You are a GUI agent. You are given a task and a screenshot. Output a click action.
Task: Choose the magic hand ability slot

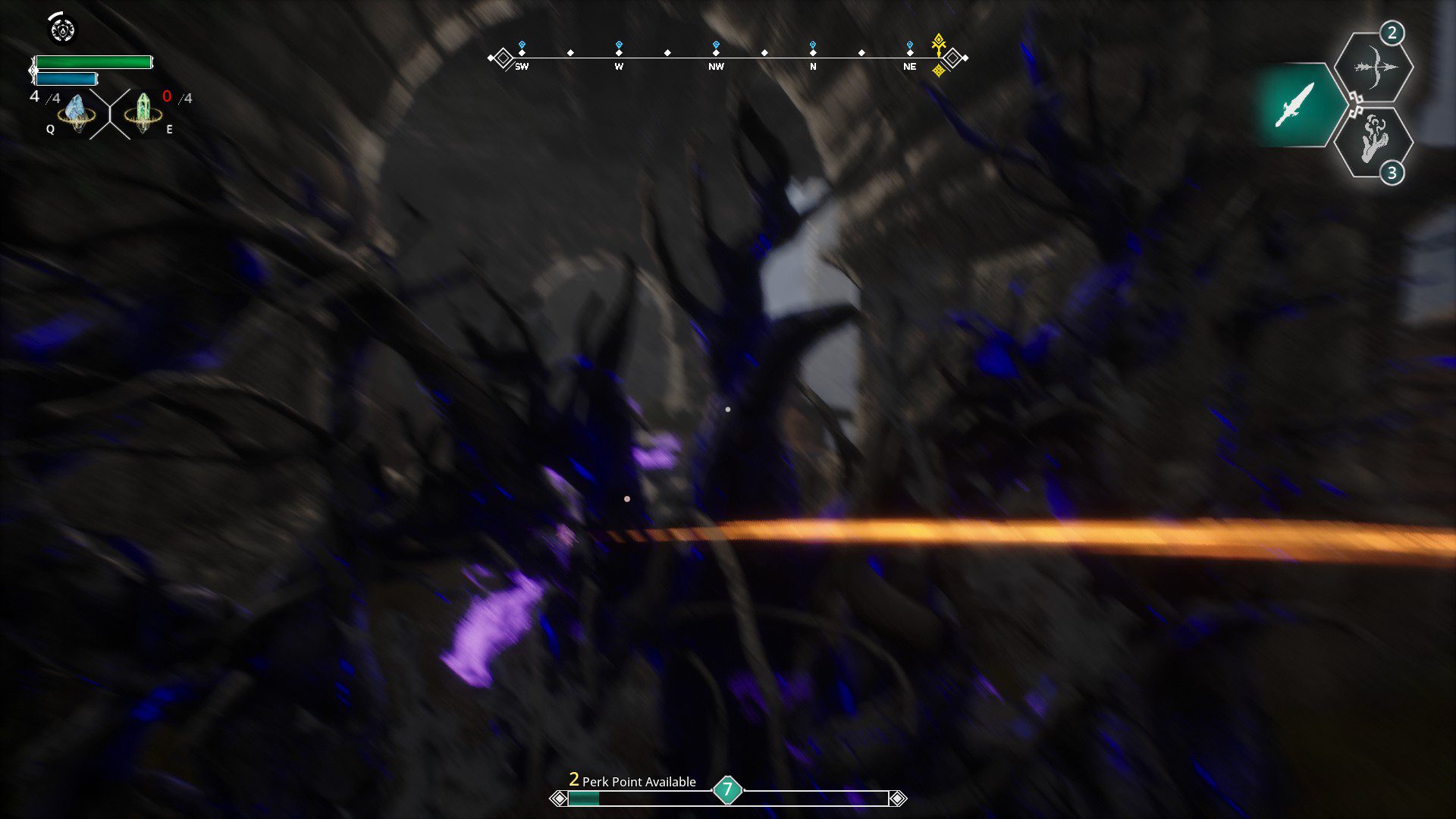click(x=1373, y=141)
